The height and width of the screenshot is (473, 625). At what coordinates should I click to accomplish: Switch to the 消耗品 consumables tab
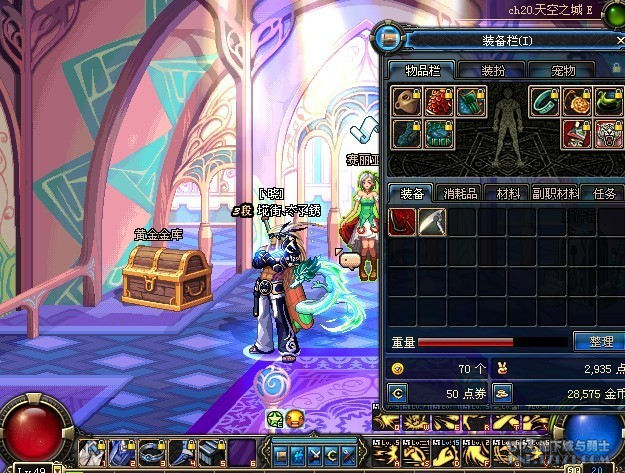(x=459, y=193)
